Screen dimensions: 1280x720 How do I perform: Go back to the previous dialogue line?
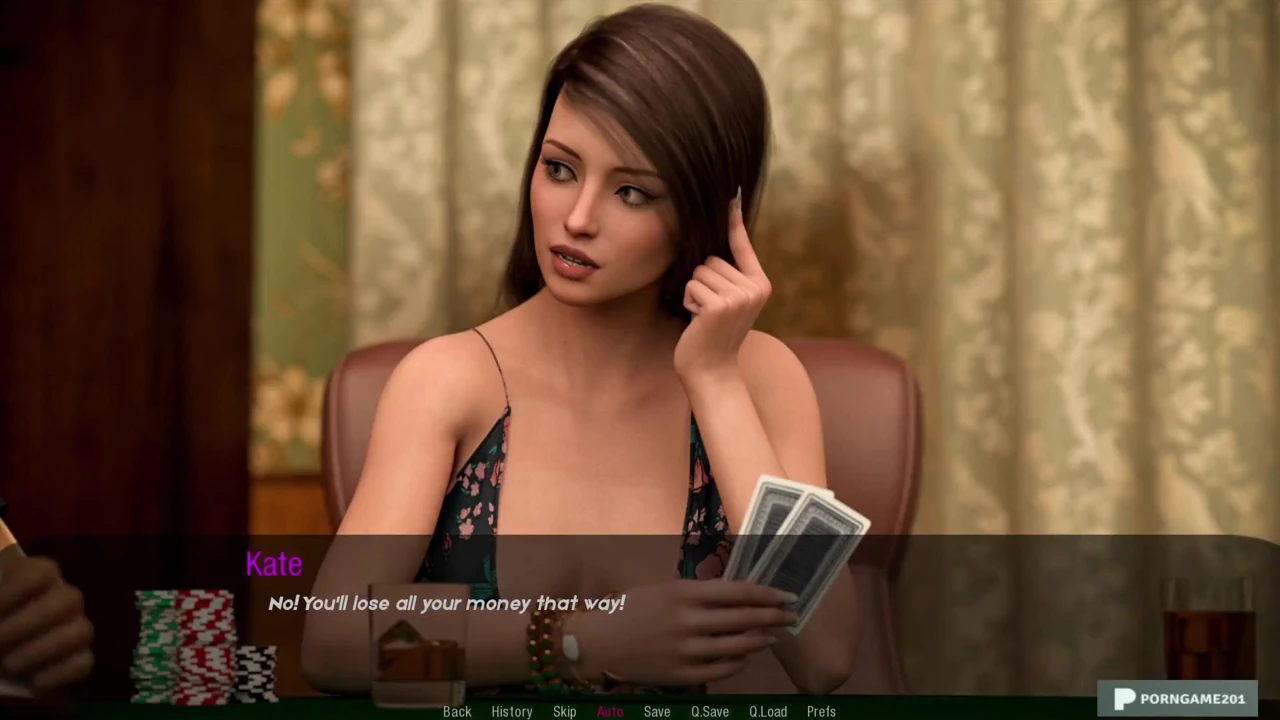tap(457, 711)
